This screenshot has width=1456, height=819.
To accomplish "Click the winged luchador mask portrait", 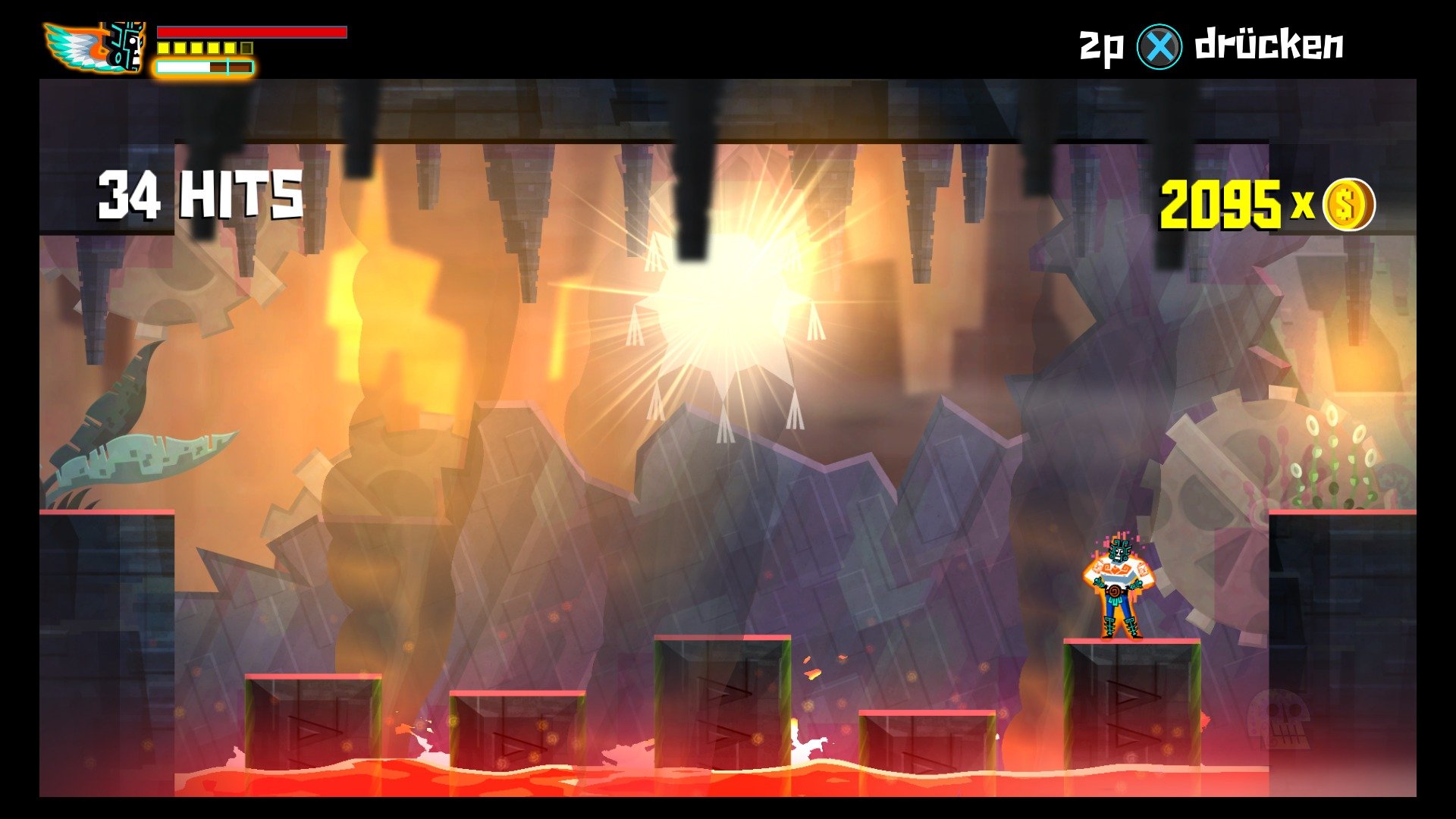I will click(95, 47).
